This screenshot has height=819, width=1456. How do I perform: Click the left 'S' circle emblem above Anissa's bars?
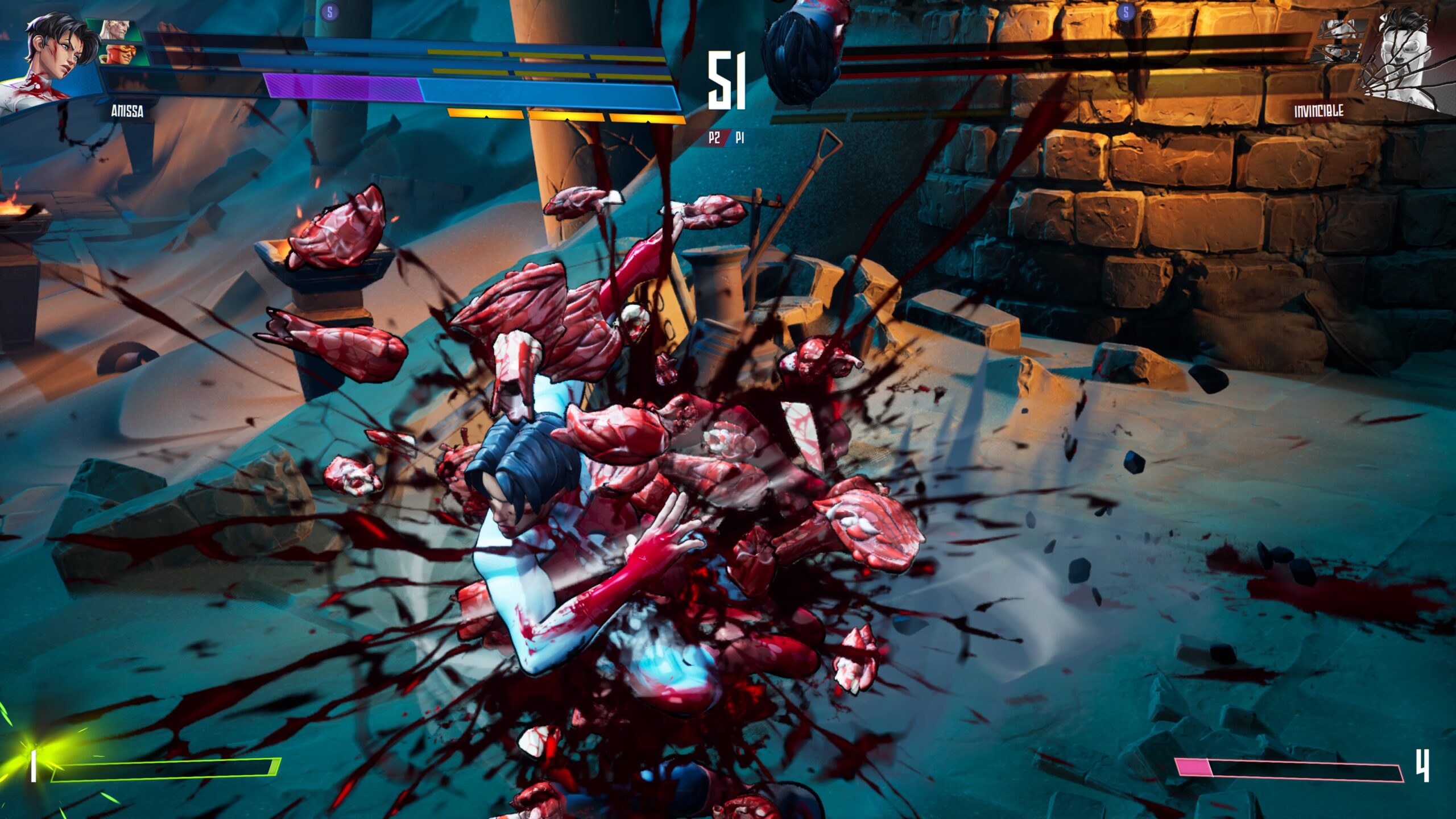click(330, 12)
